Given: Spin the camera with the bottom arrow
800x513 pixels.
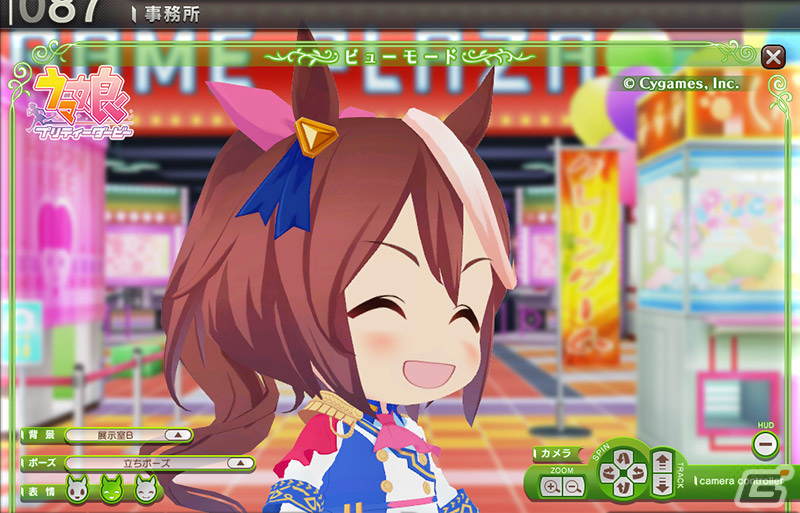Looking at the screenshot, I should [x=621, y=487].
